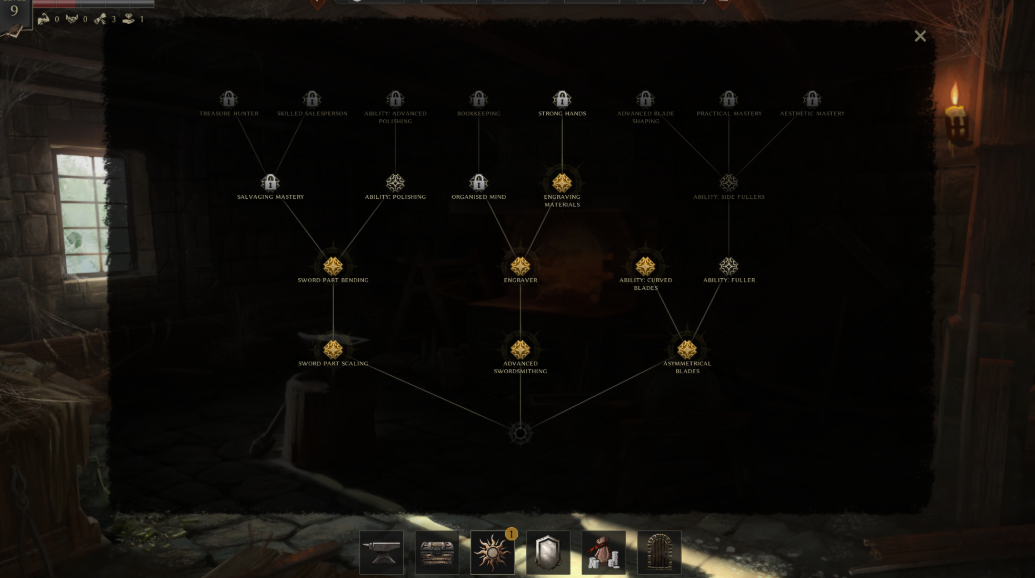Open the shield icon menu
This screenshot has height=578, width=1035.
click(x=548, y=552)
